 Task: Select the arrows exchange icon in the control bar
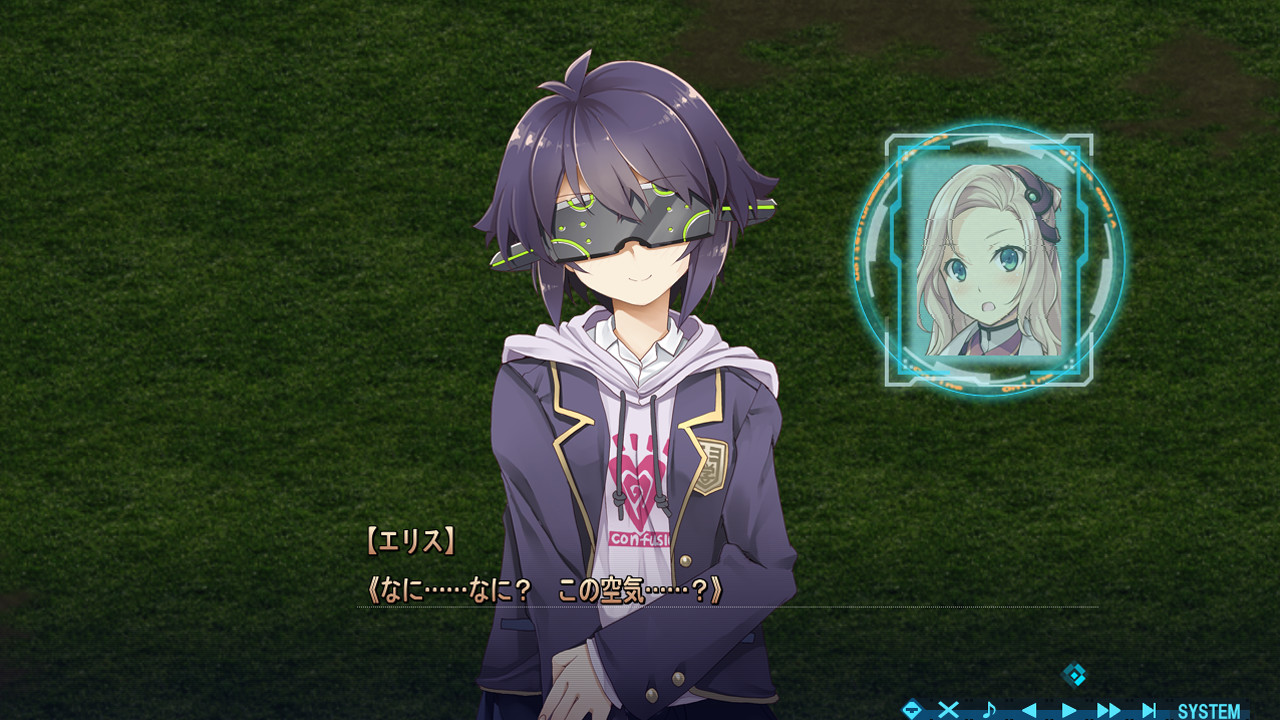pos(913,709)
